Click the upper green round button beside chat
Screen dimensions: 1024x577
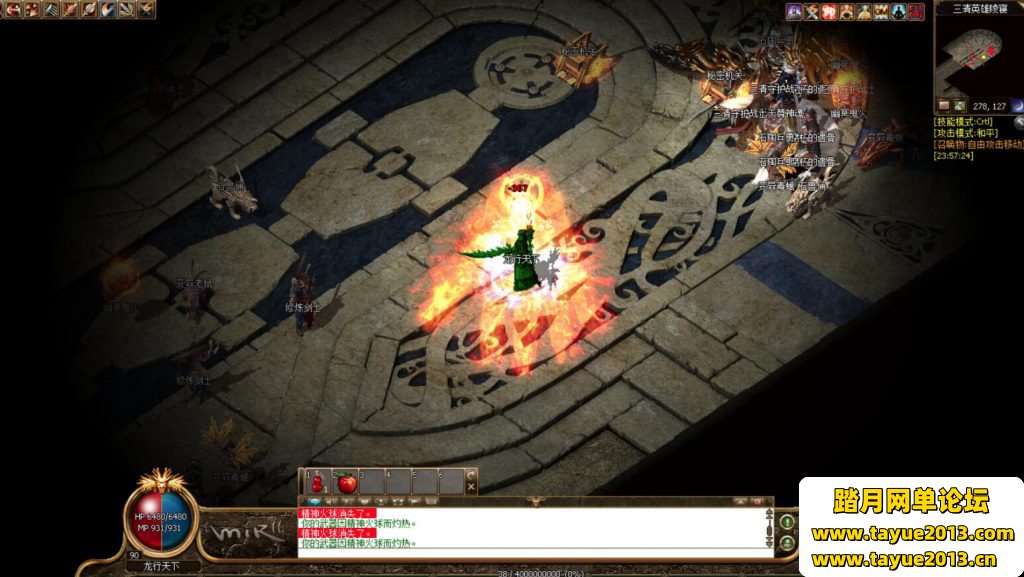[x=788, y=521]
